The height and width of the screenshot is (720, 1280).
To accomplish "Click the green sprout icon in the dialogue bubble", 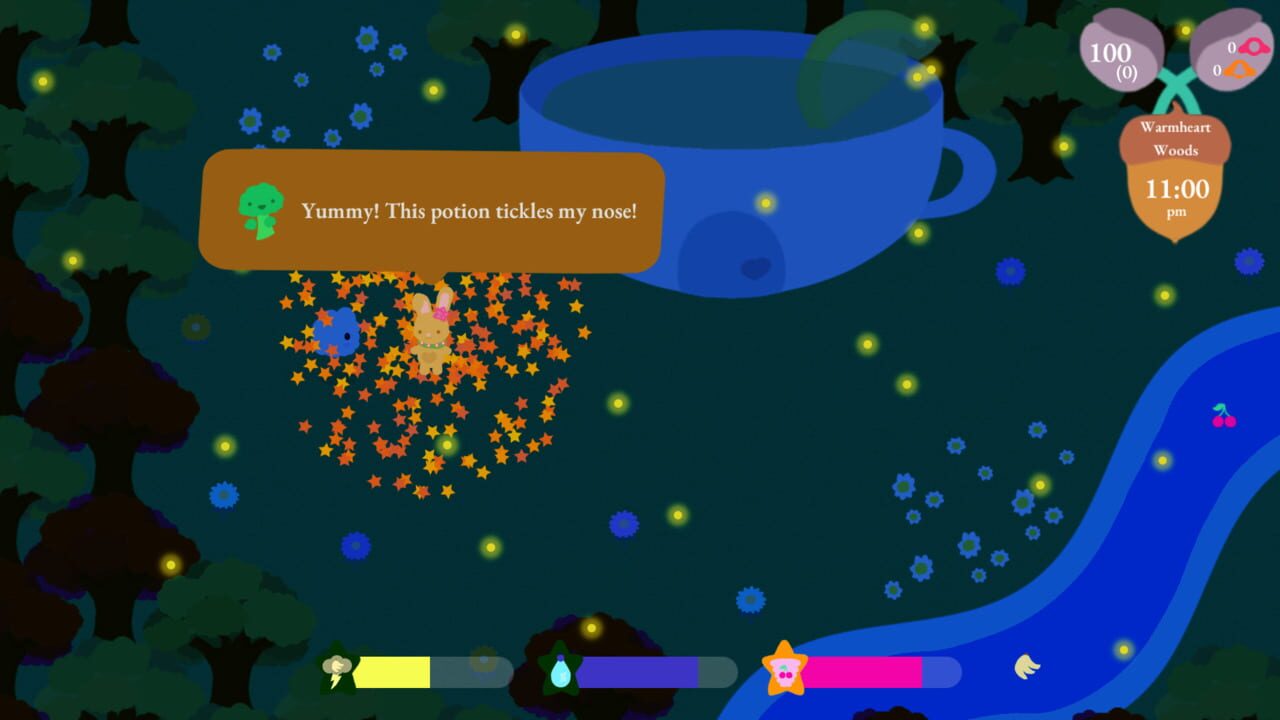I will coord(260,210).
